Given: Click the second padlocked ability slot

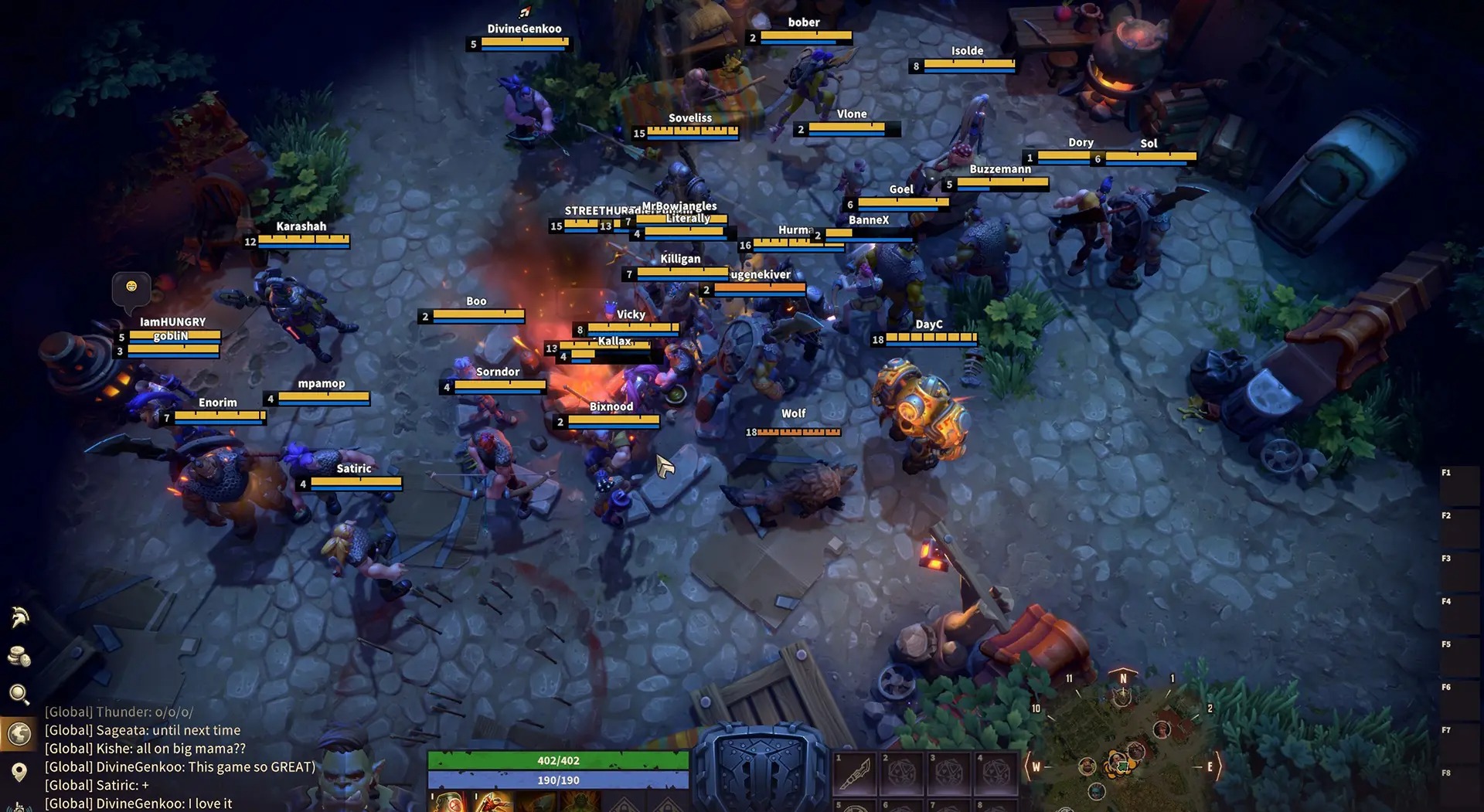Looking at the screenshot, I should pyautogui.click(x=669, y=807).
